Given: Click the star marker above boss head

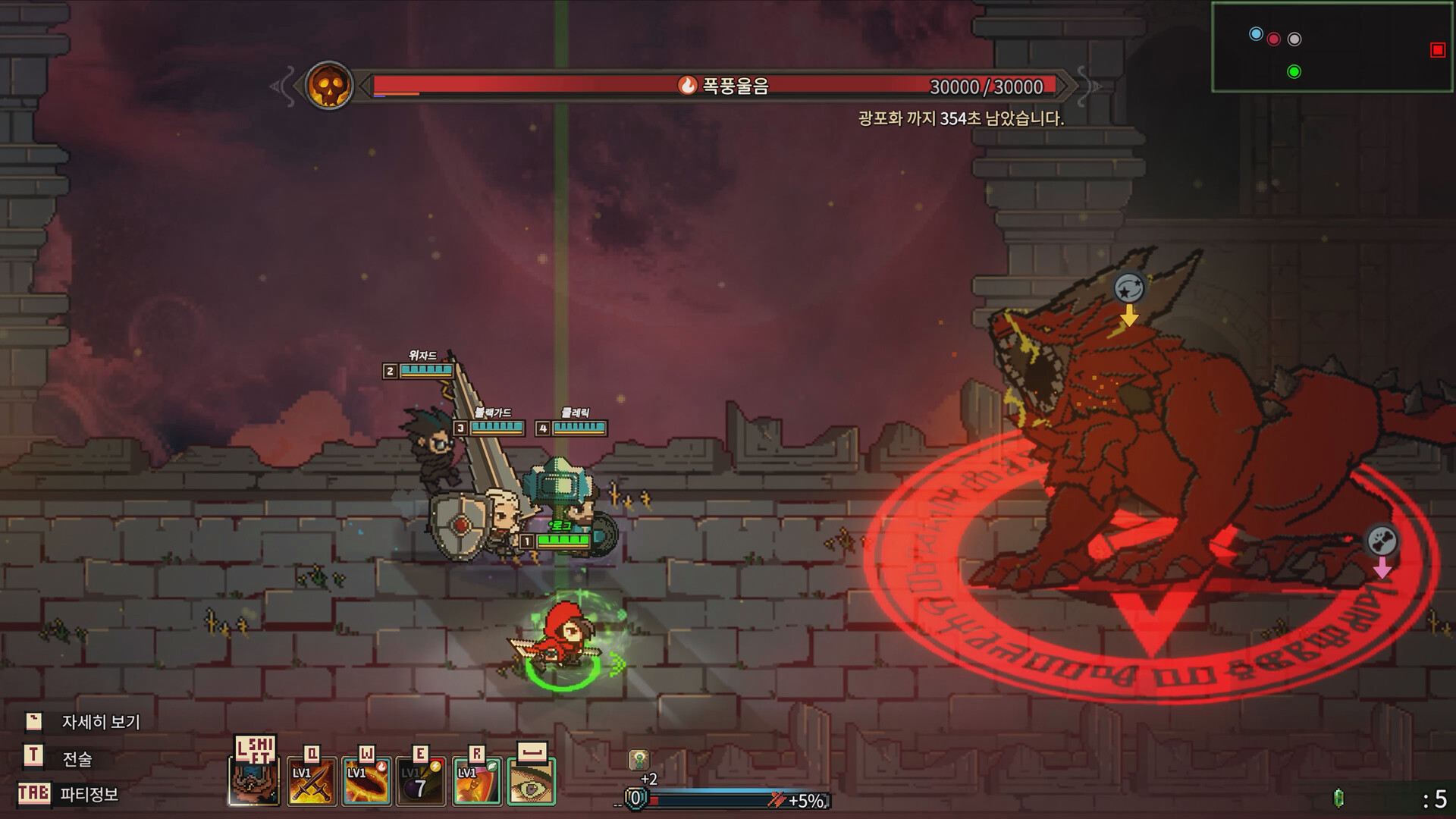Looking at the screenshot, I should click(x=1129, y=288).
